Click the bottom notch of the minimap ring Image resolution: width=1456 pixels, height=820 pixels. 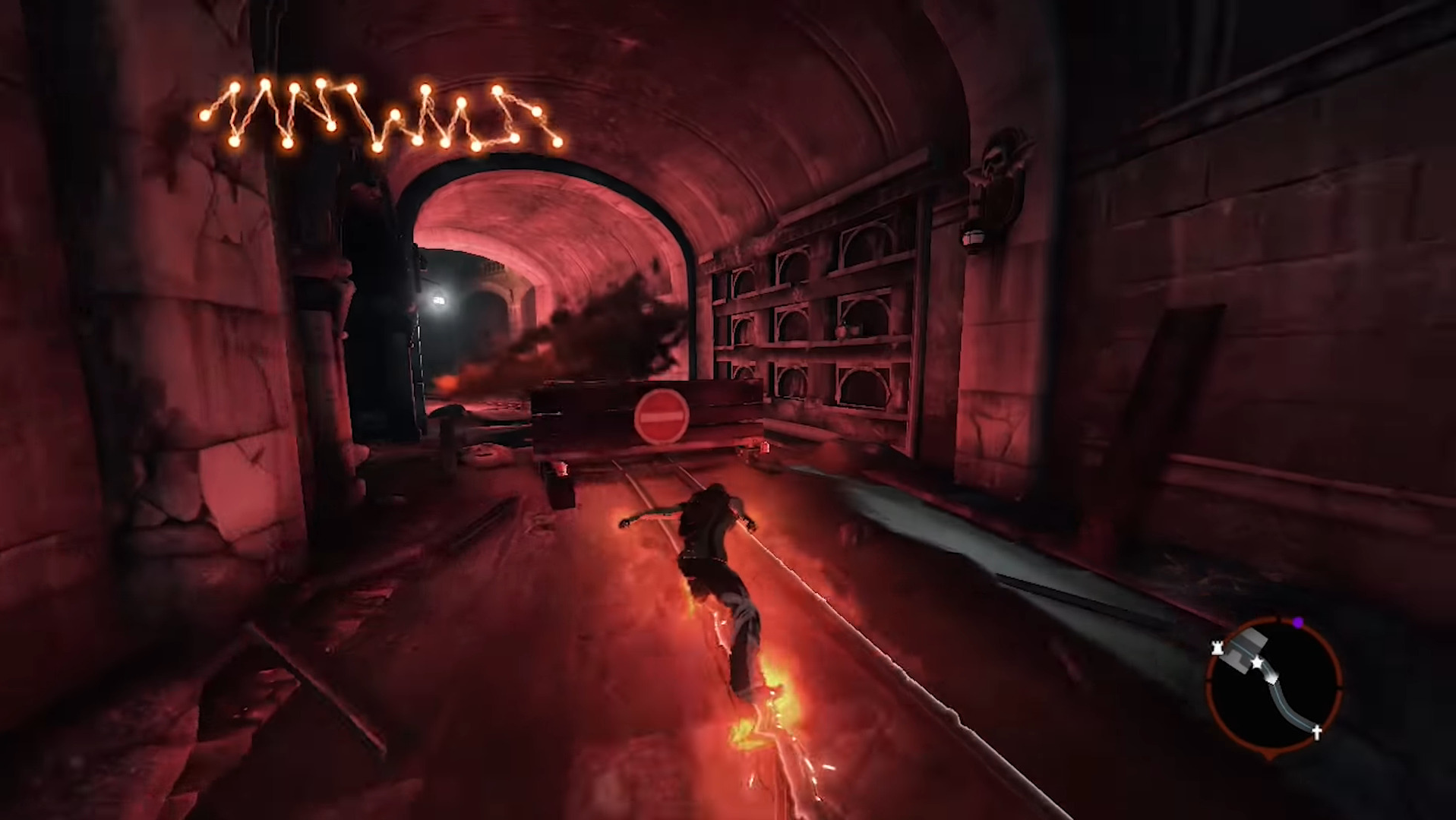[1269, 755]
